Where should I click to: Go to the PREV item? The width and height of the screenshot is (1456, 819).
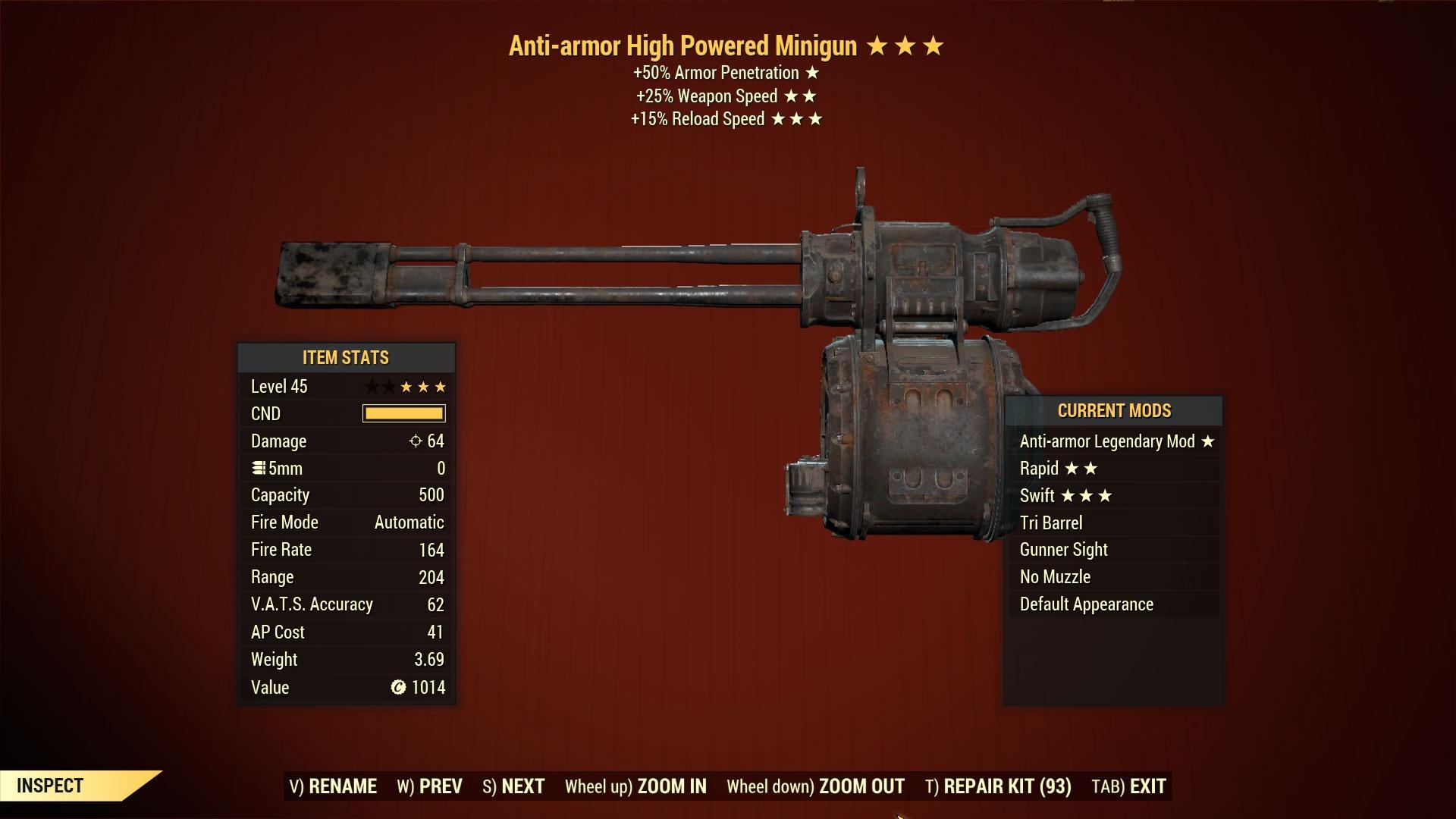point(429,786)
